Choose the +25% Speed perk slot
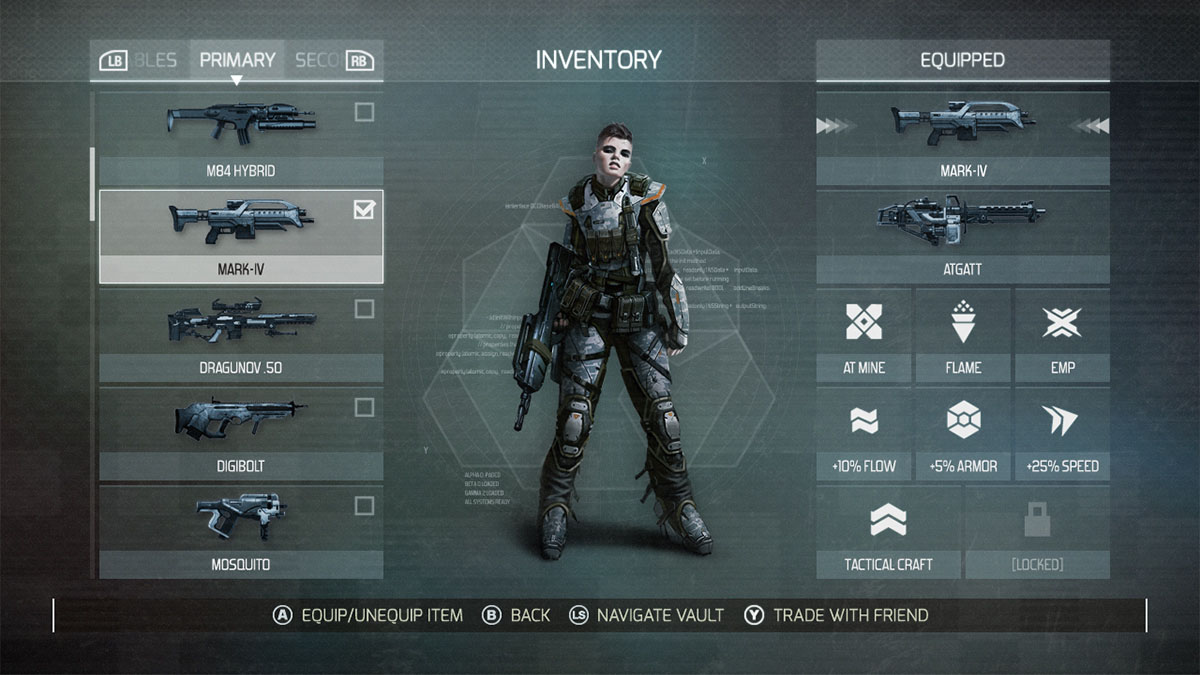This screenshot has width=1200, height=675. click(1062, 433)
